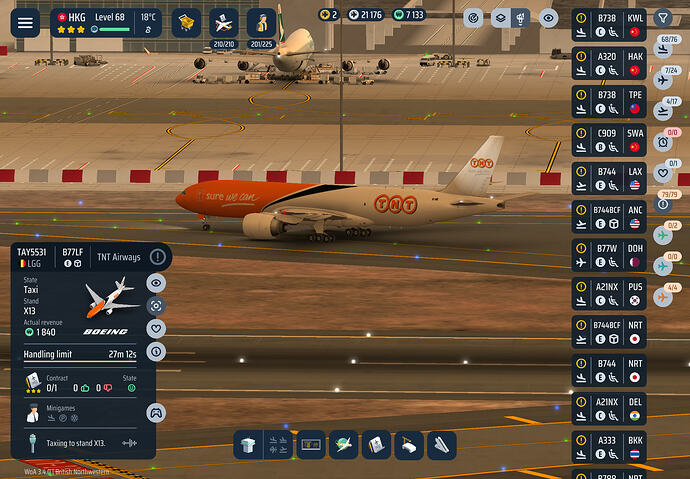Toggle the eye visibility button in top bar
The width and height of the screenshot is (690, 479).
point(548,18)
